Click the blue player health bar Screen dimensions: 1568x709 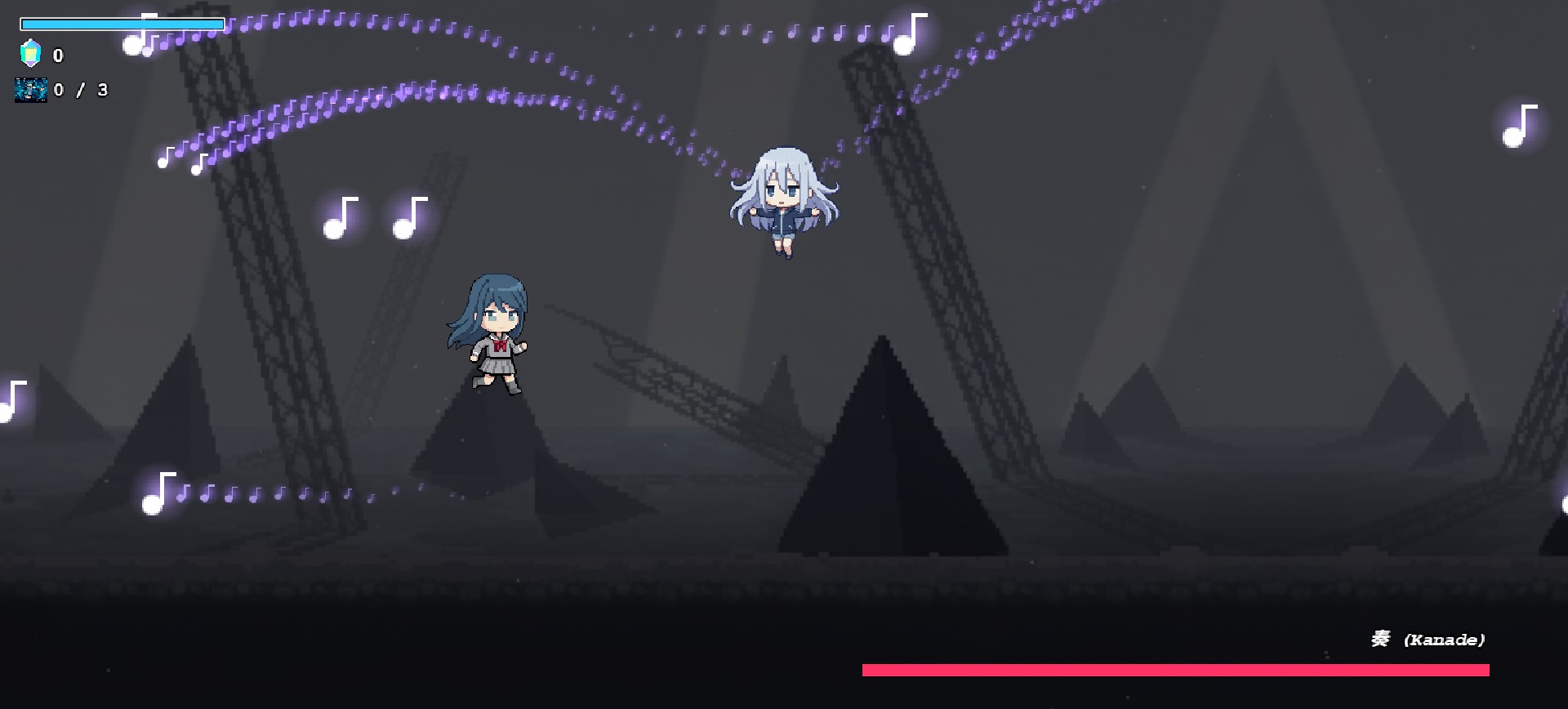pyautogui.click(x=122, y=25)
